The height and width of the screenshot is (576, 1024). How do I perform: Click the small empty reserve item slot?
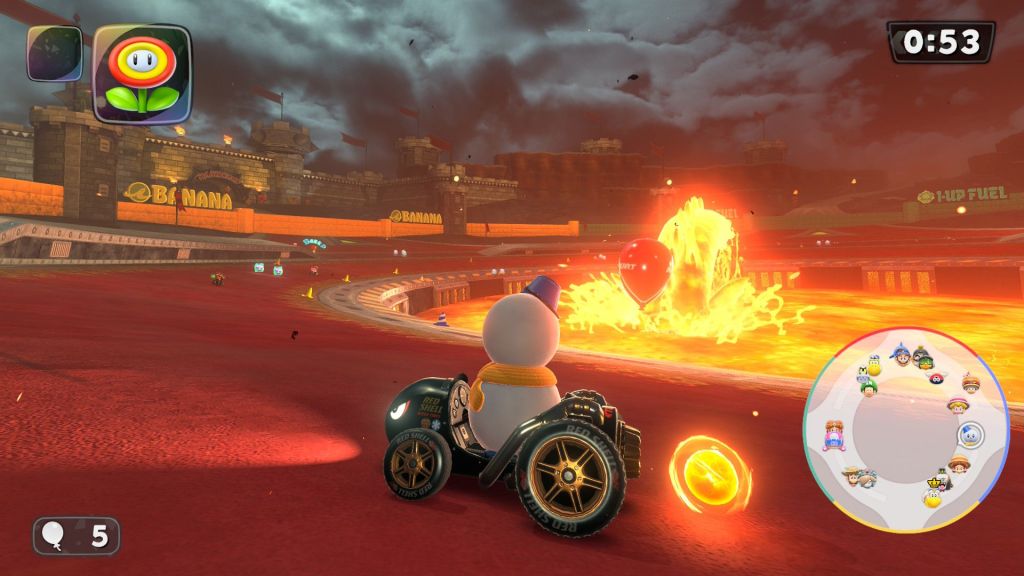(55, 53)
